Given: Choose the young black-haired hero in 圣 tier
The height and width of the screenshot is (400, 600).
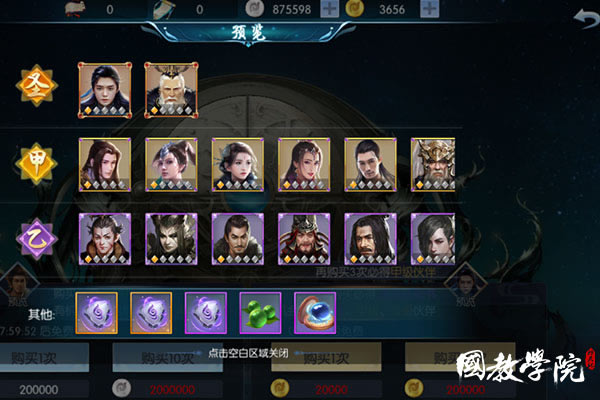Looking at the screenshot, I should coord(105,89).
